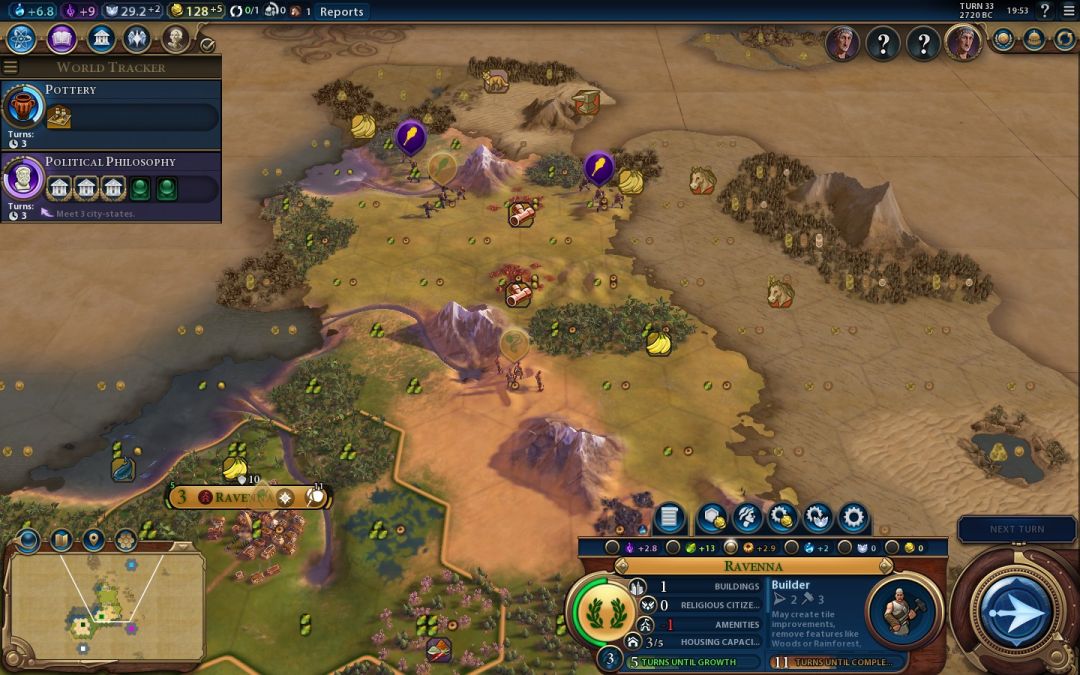Open Ravenna city details scroll icon
1080x675 pixels.
[669, 518]
